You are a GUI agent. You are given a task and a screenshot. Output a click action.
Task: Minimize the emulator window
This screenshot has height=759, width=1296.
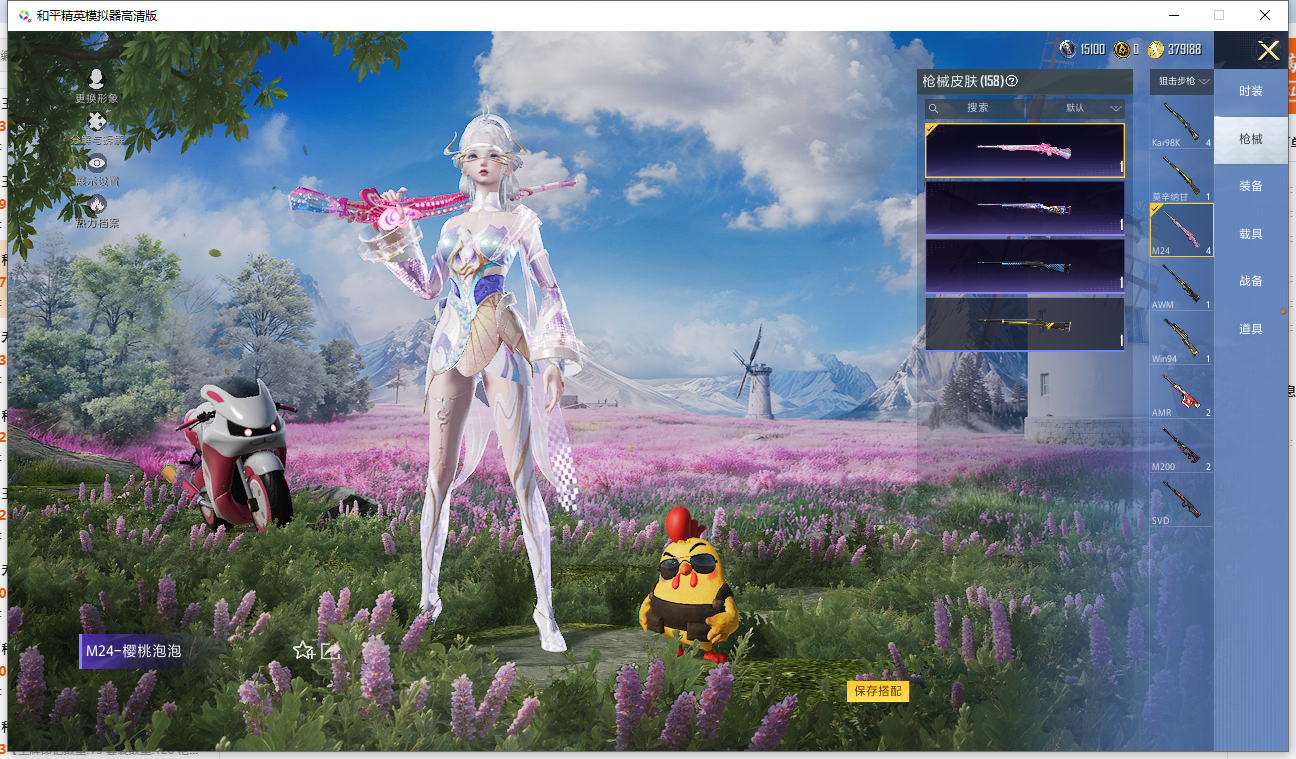pyautogui.click(x=1173, y=15)
